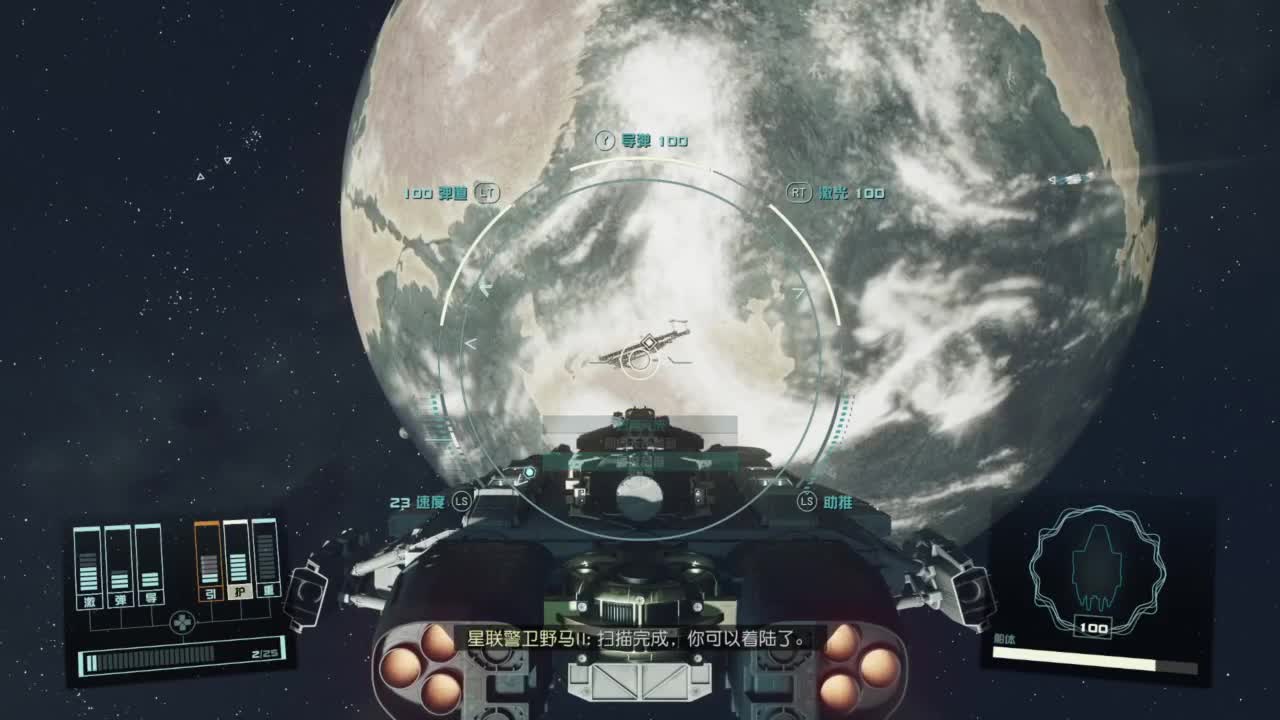Click the LT 弹道 weapon indicator
Viewport: 1280px width, 720px height.
click(449, 192)
